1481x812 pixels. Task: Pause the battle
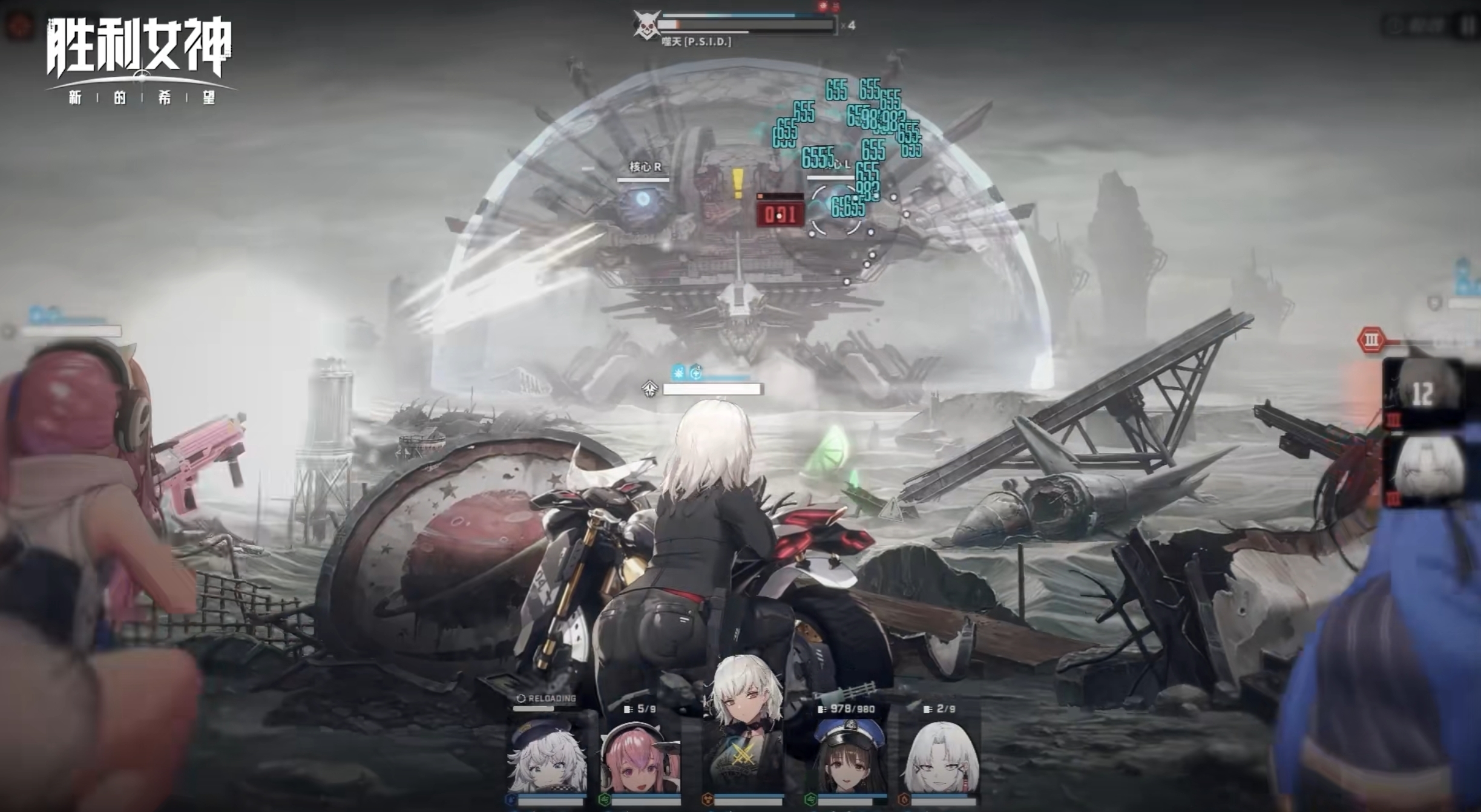[1468, 25]
